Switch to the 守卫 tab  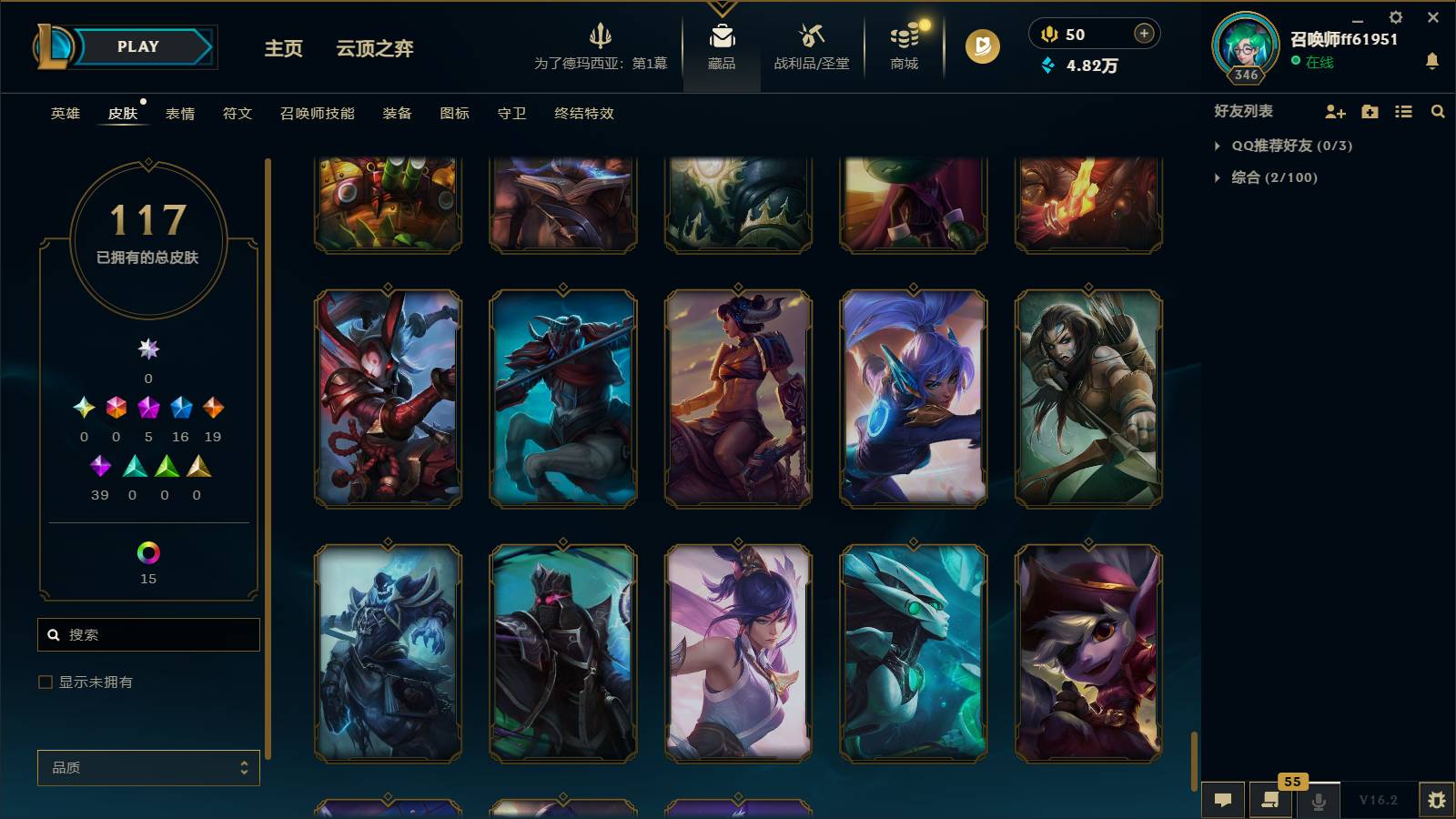point(511,114)
